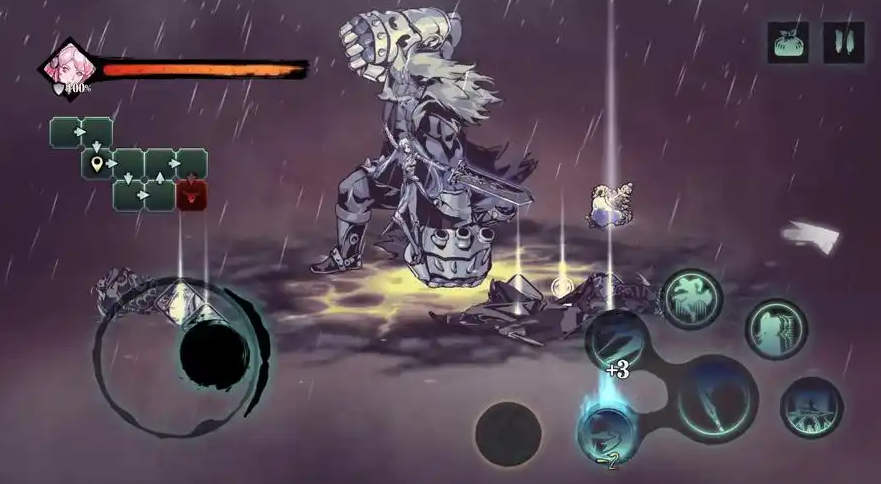The height and width of the screenshot is (484, 881).
Task: Tap the virtual joystick's black thumb knob
Action: pos(214,352)
